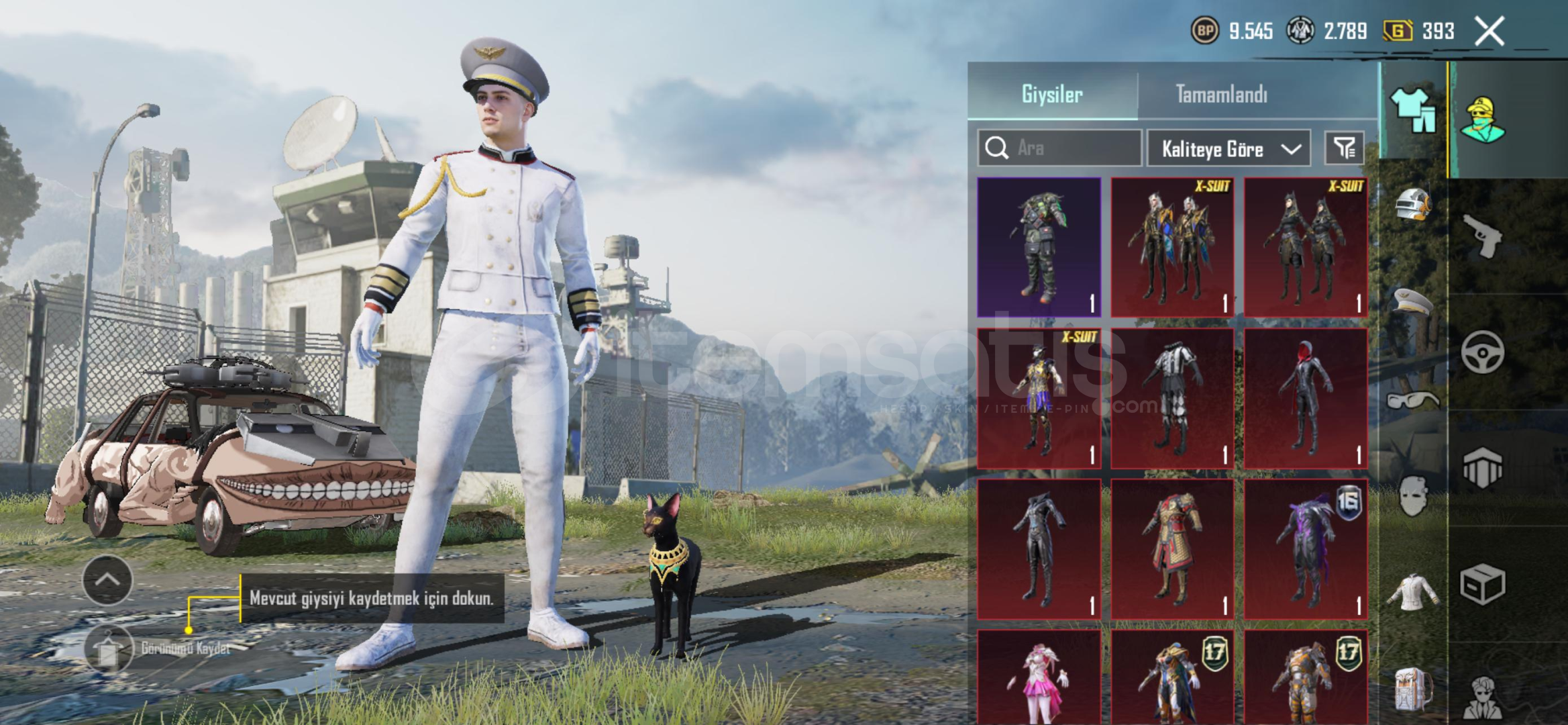The width and height of the screenshot is (1568, 725).
Task: Open the Kaliteye Göre sort dropdown
Action: coord(1229,148)
